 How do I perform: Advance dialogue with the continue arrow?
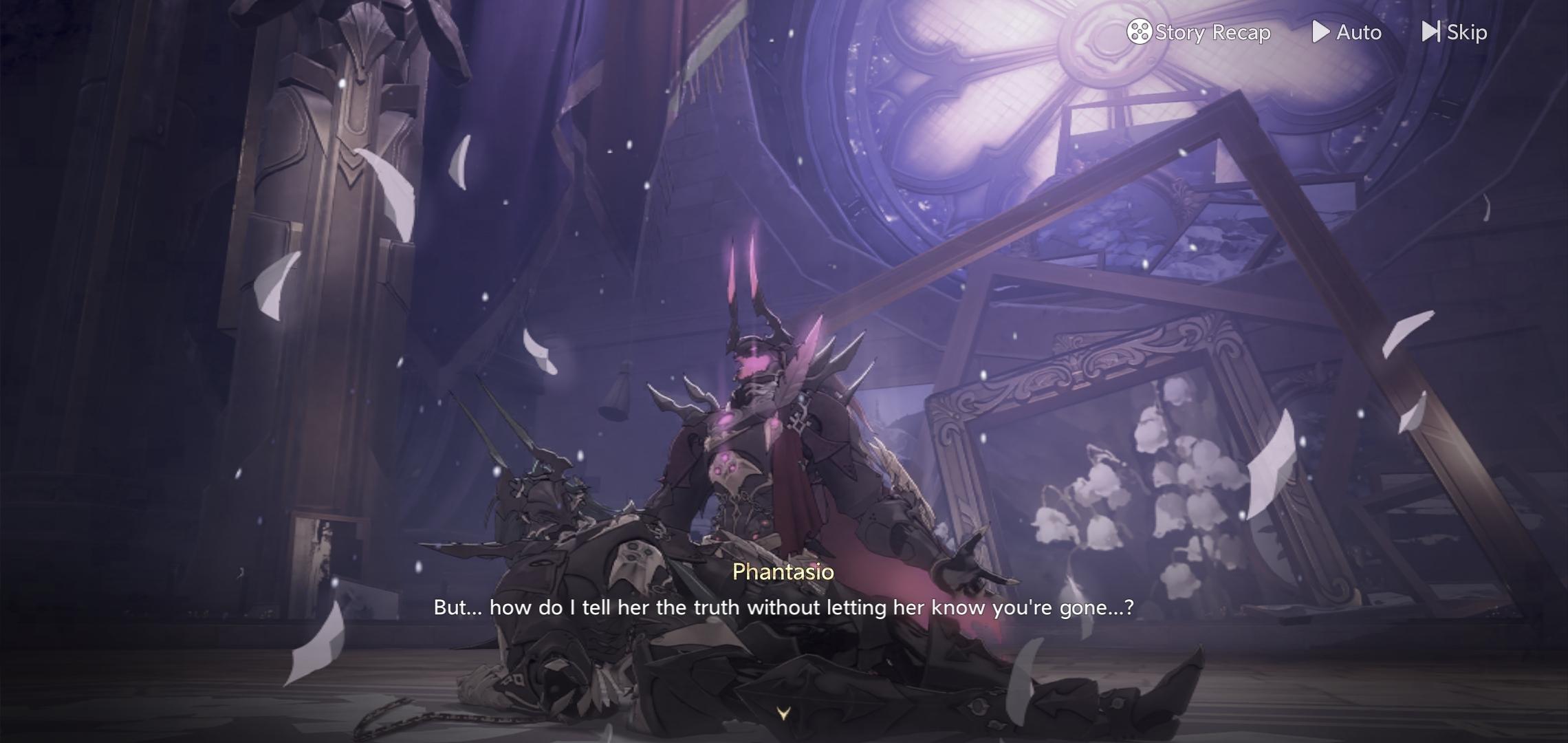tap(783, 713)
